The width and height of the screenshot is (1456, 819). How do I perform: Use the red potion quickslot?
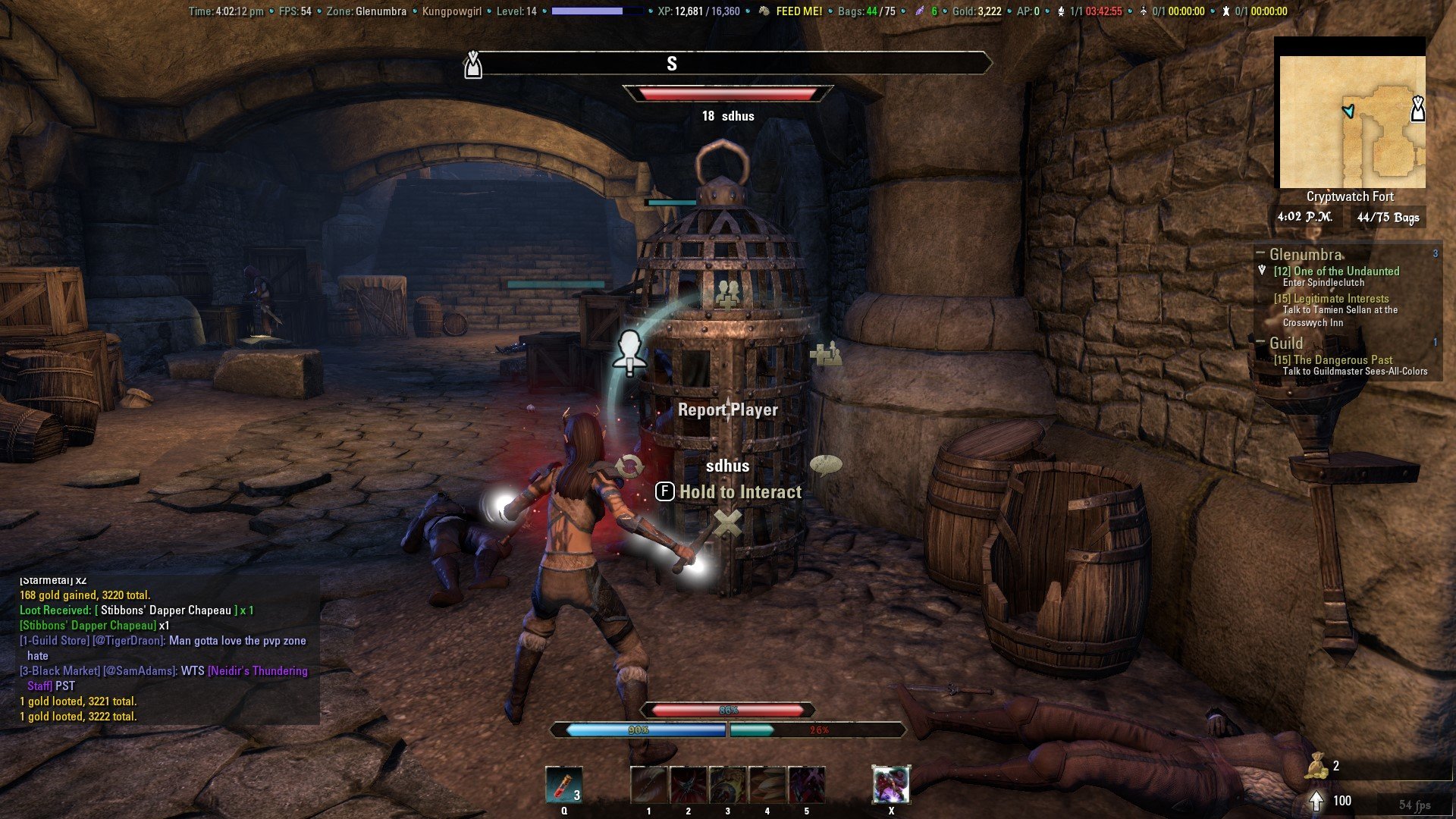pyautogui.click(x=564, y=785)
